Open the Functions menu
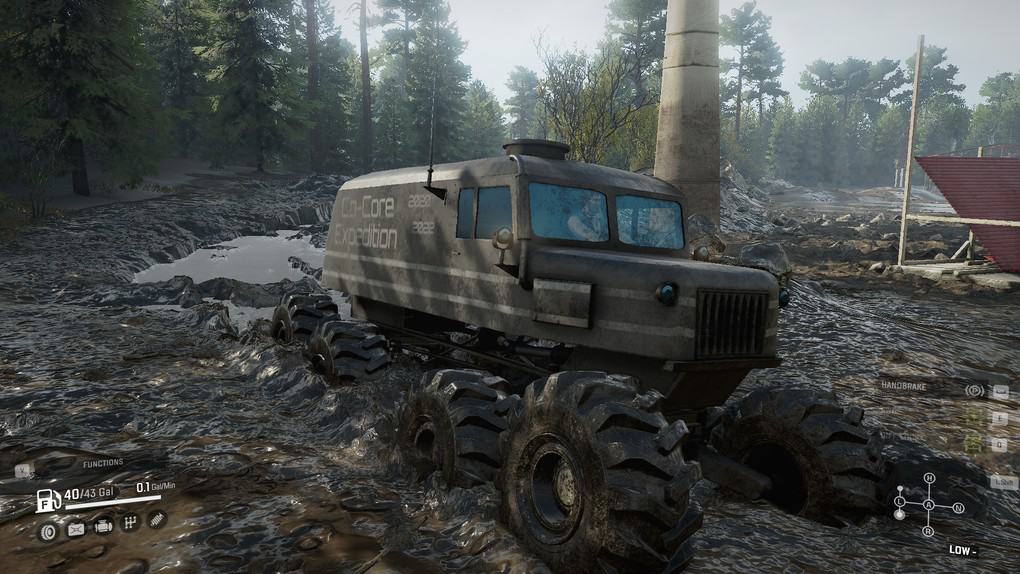Viewport: 1020px width, 574px height. (x=102, y=463)
